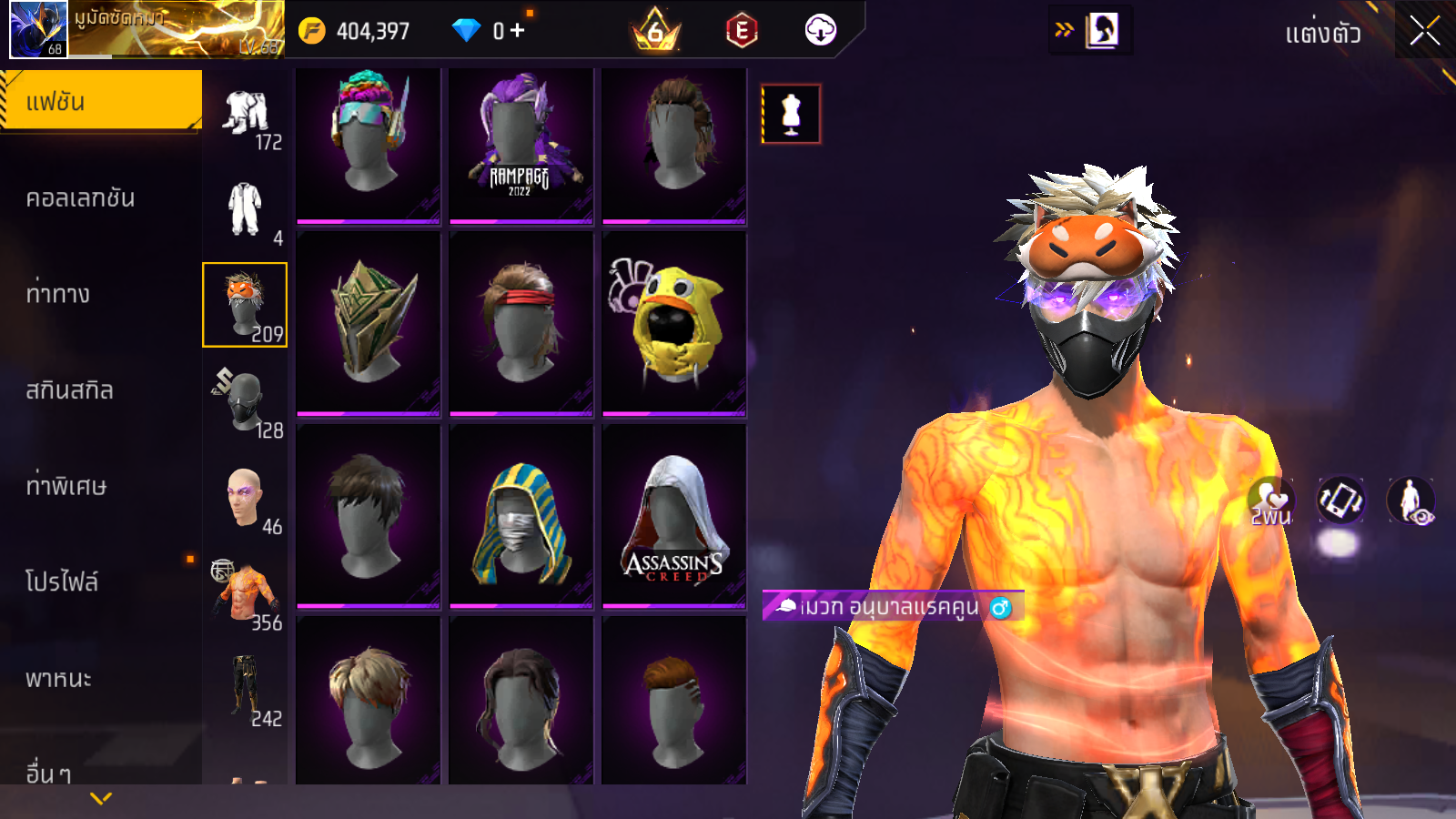
Task: Equip the Rampage 2022 purple hair item
Action: pyautogui.click(x=521, y=144)
